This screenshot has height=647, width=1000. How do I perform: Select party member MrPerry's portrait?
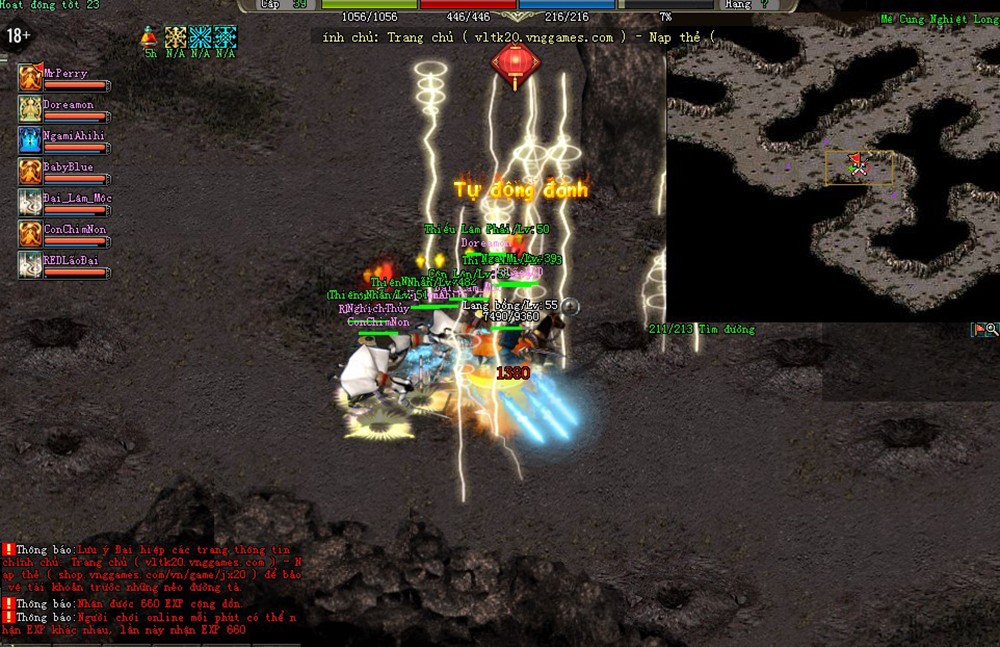coord(30,78)
